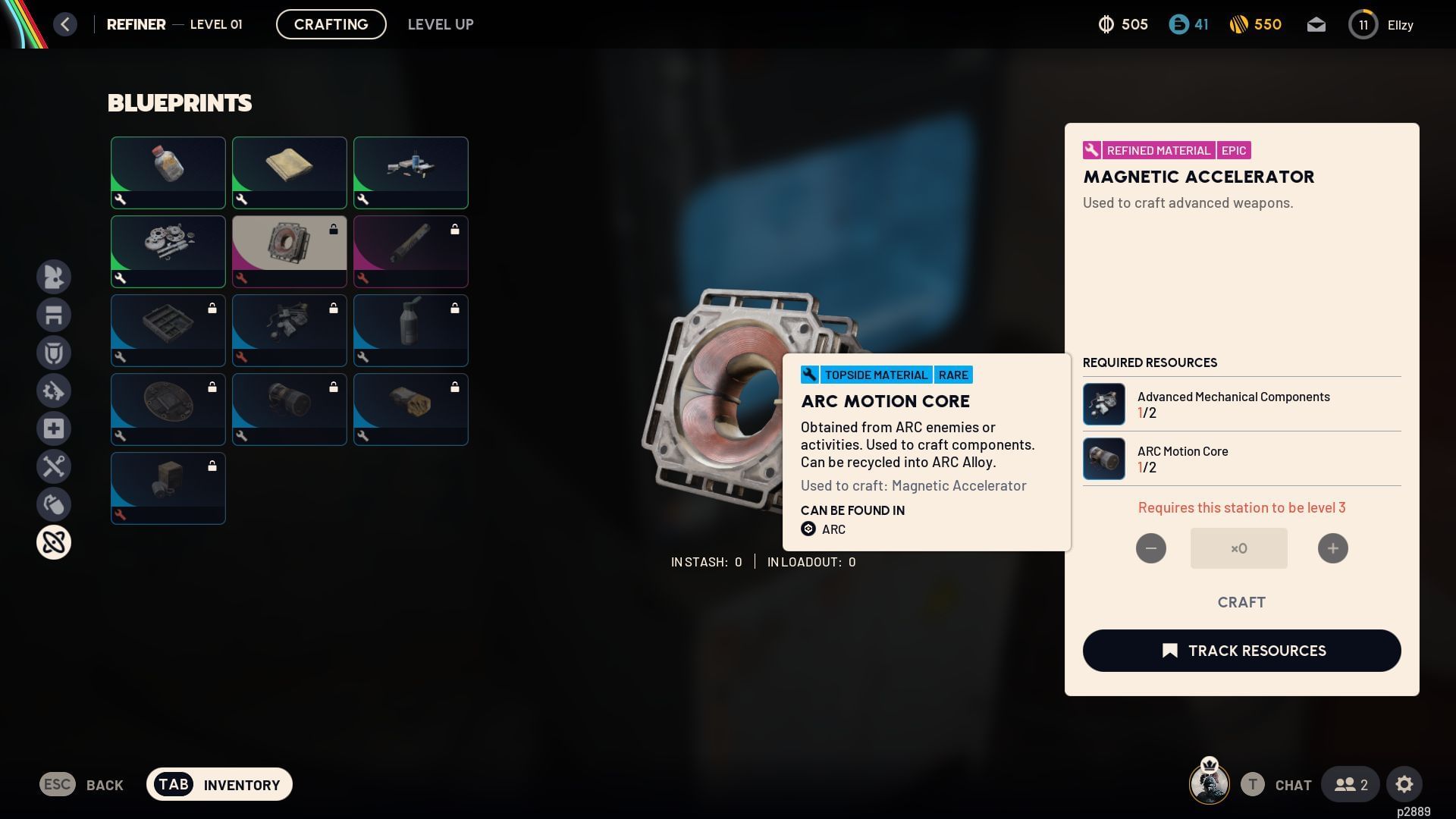
Task: Select the crossed tools category icon
Action: (x=54, y=466)
